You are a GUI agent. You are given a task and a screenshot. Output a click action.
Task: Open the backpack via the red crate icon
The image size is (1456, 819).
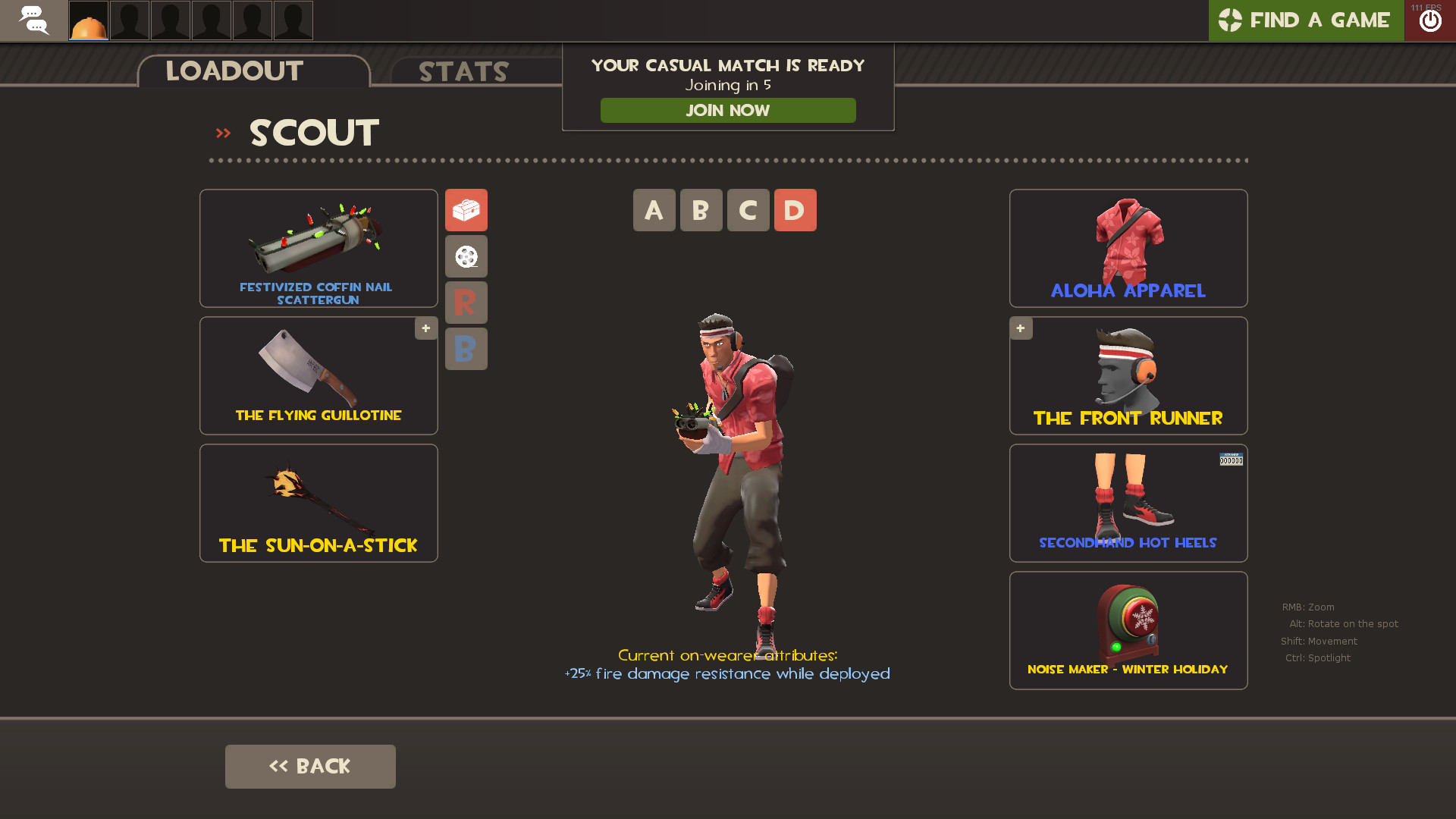tap(466, 210)
